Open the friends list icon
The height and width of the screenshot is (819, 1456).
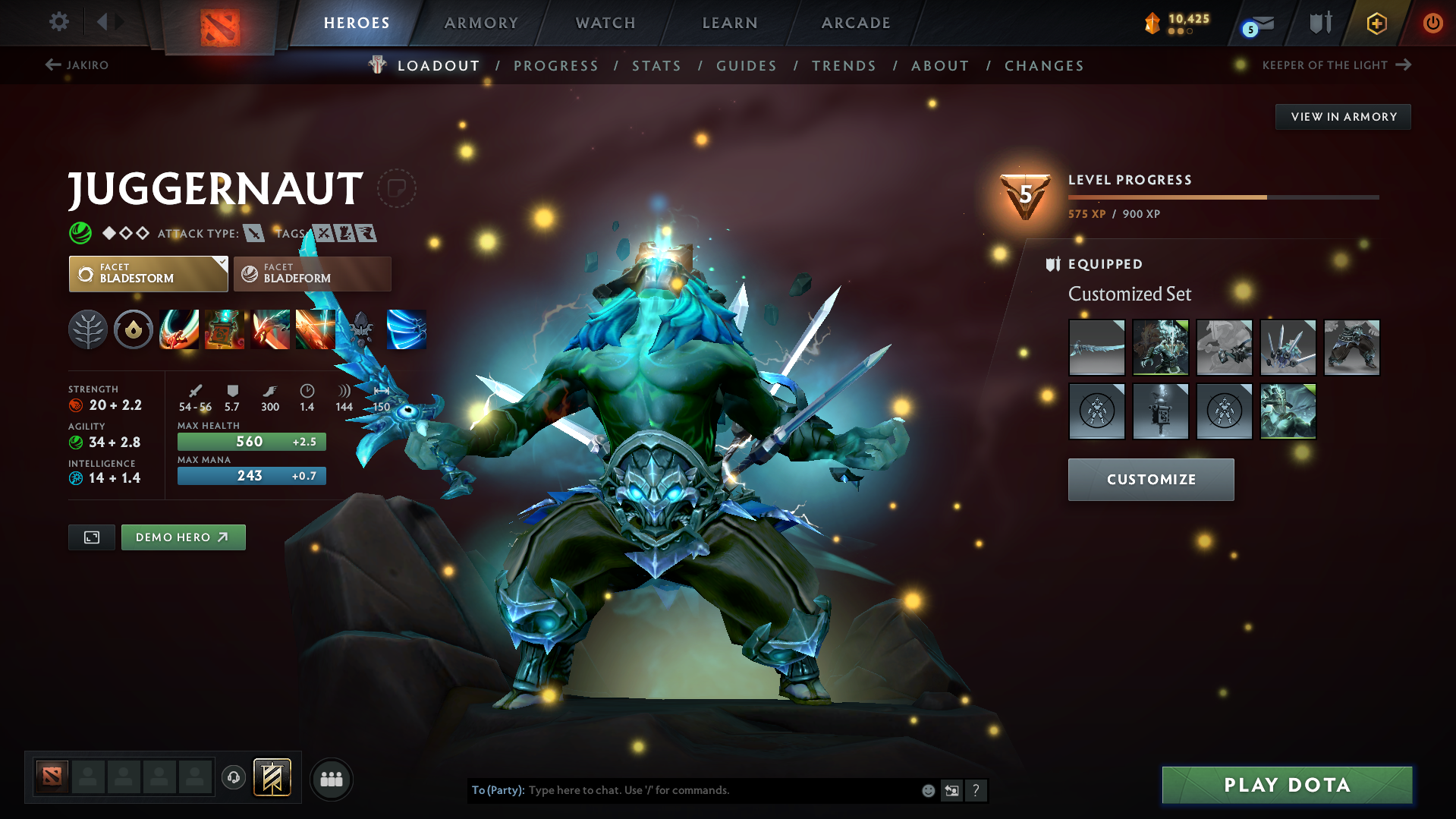tap(331, 779)
